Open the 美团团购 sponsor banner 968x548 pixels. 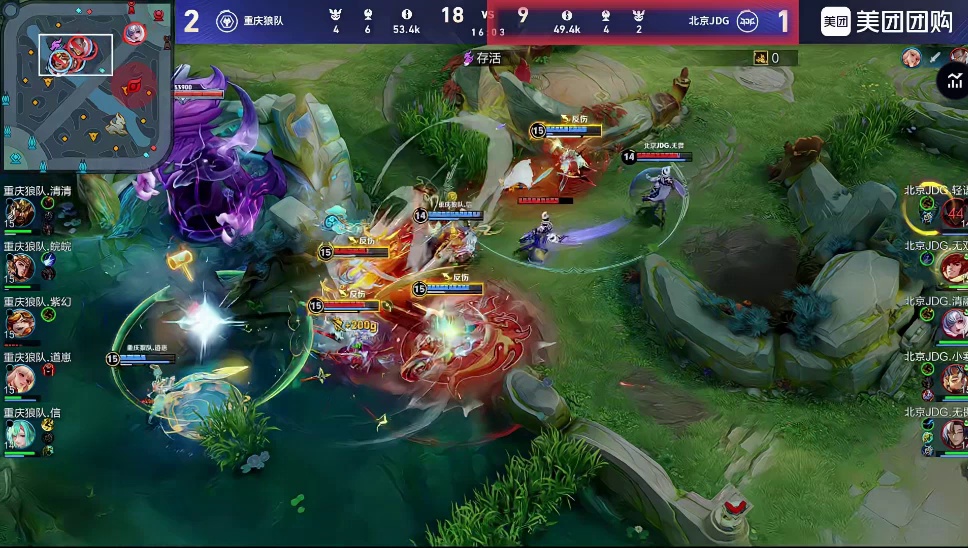tap(887, 21)
